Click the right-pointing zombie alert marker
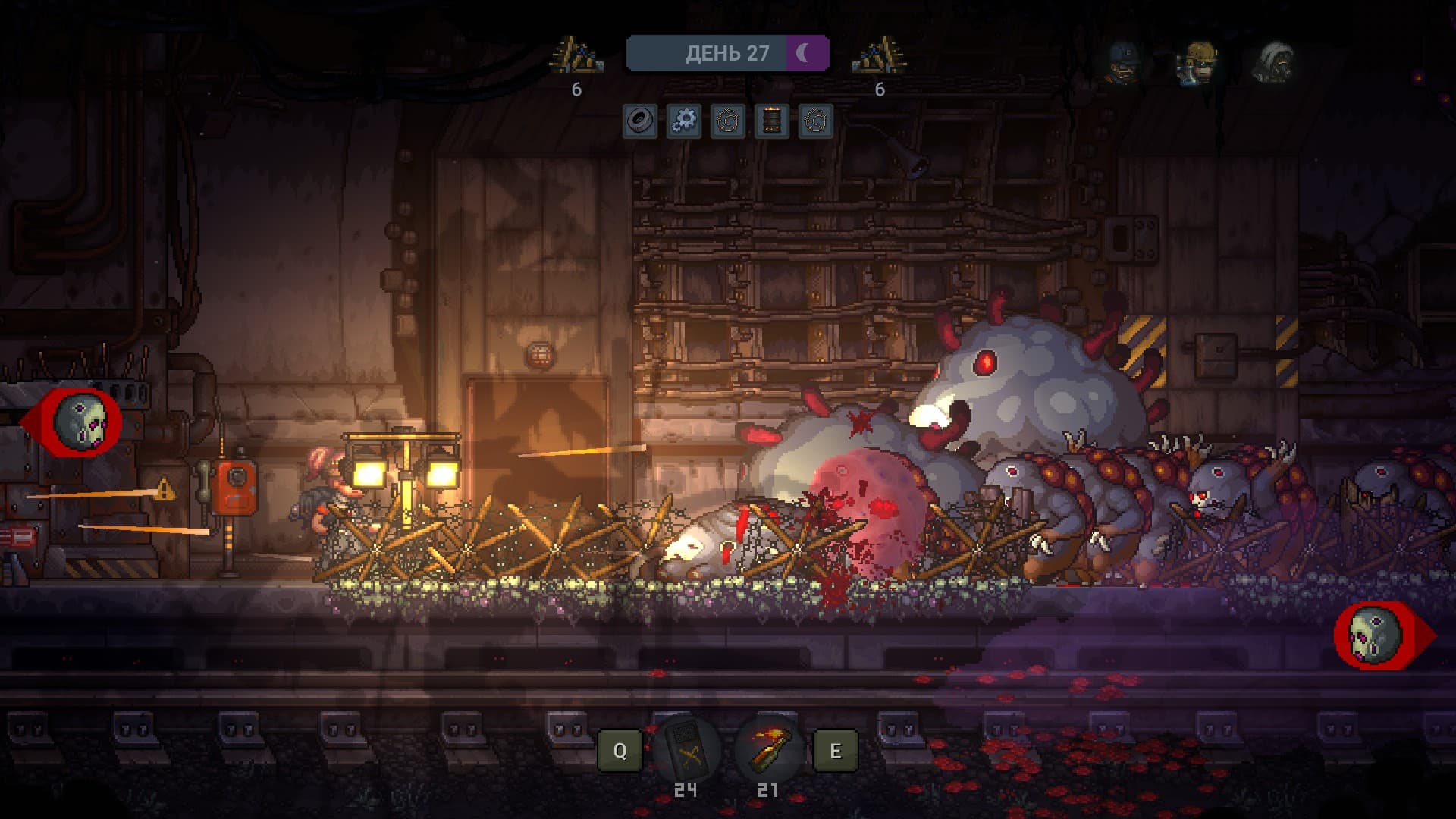1456x819 pixels. click(x=1377, y=635)
